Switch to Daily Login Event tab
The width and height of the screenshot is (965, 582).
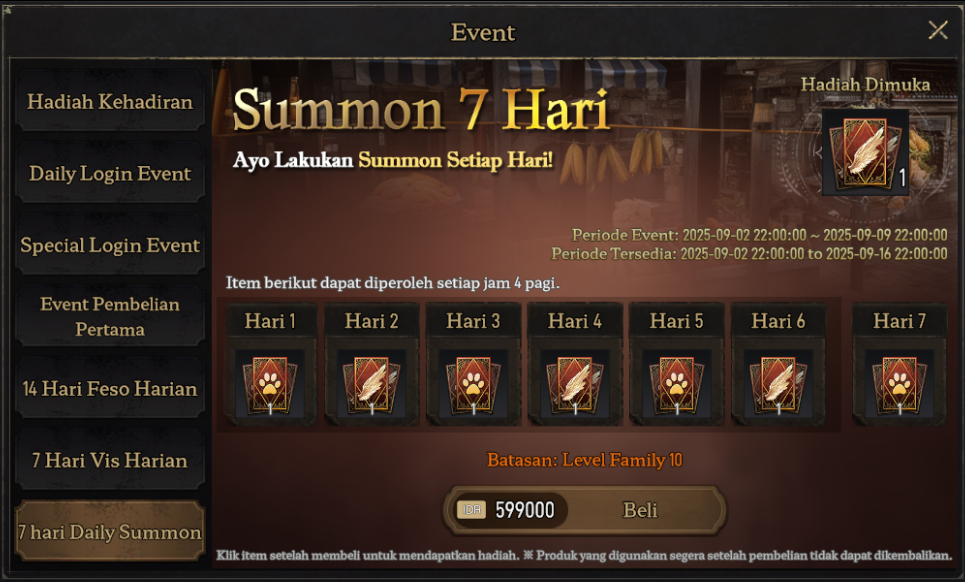pos(110,174)
